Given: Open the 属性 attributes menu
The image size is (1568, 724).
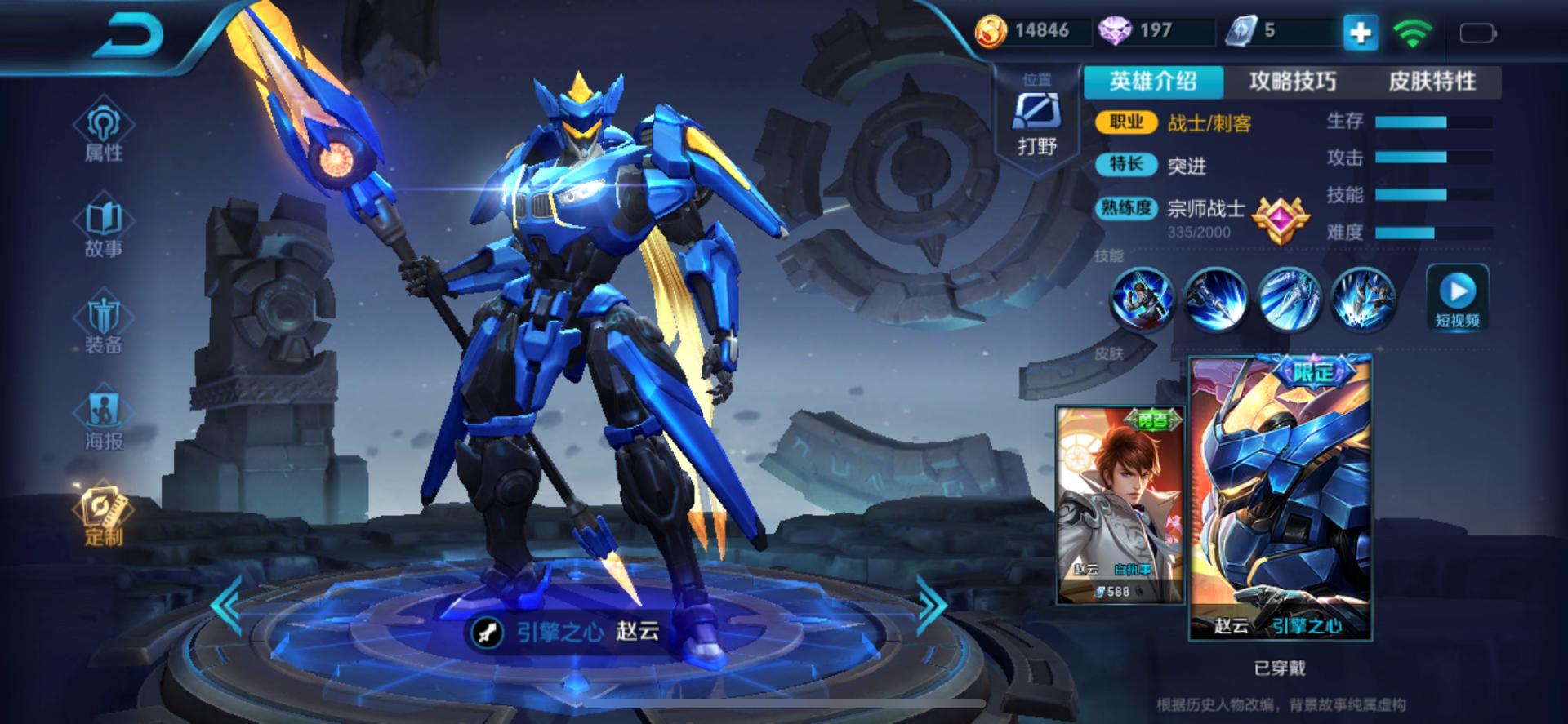Looking at the screenshot, I should click(x=104, y=131).
